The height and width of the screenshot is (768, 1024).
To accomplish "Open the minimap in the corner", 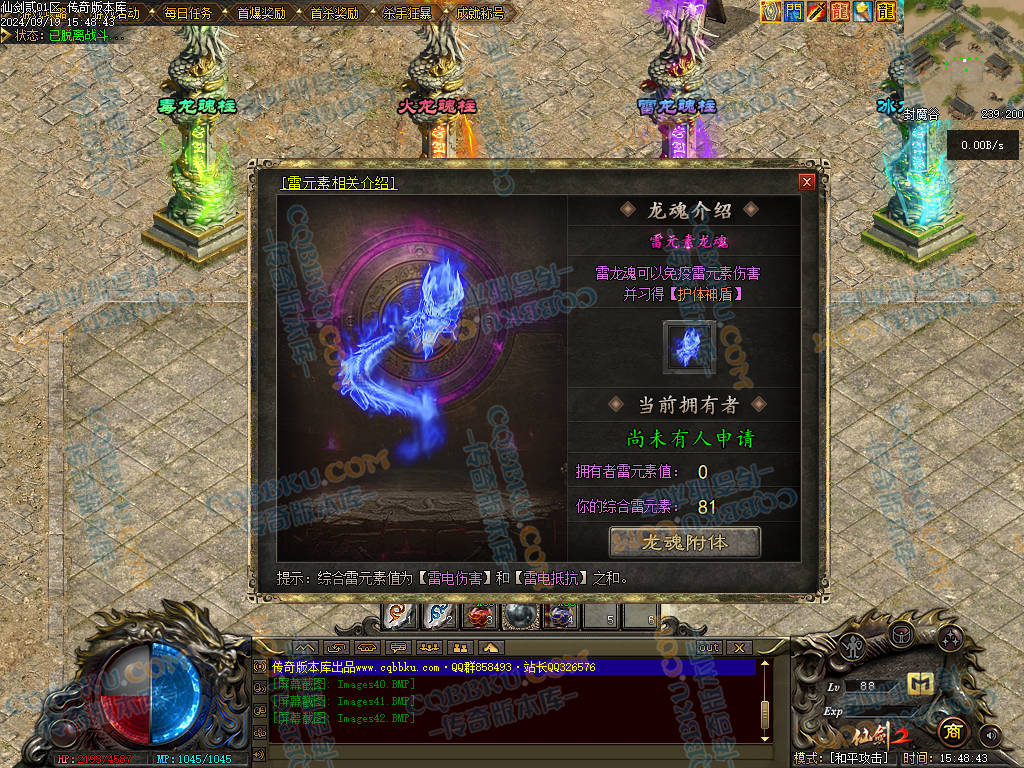I will (x=962, y=55).
